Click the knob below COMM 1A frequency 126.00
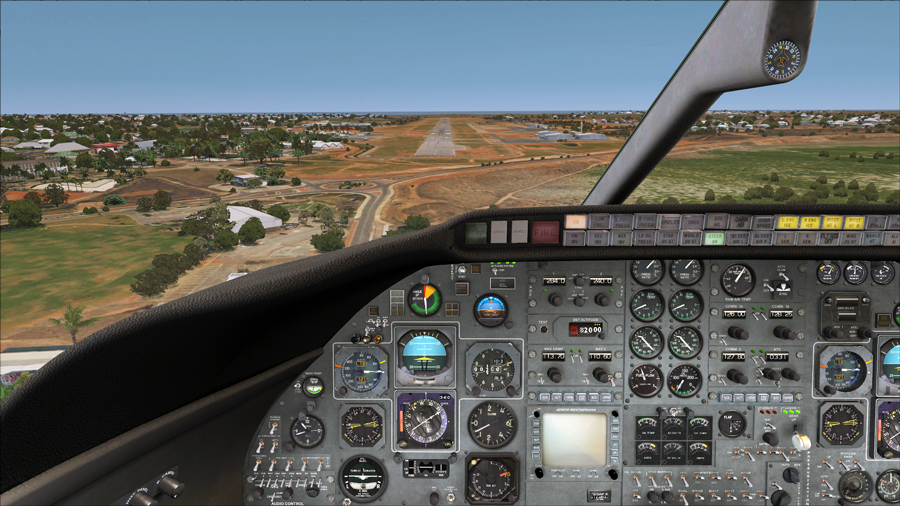Image resolution: width=900 pixels, height=506 pixels. coord(736,333)
